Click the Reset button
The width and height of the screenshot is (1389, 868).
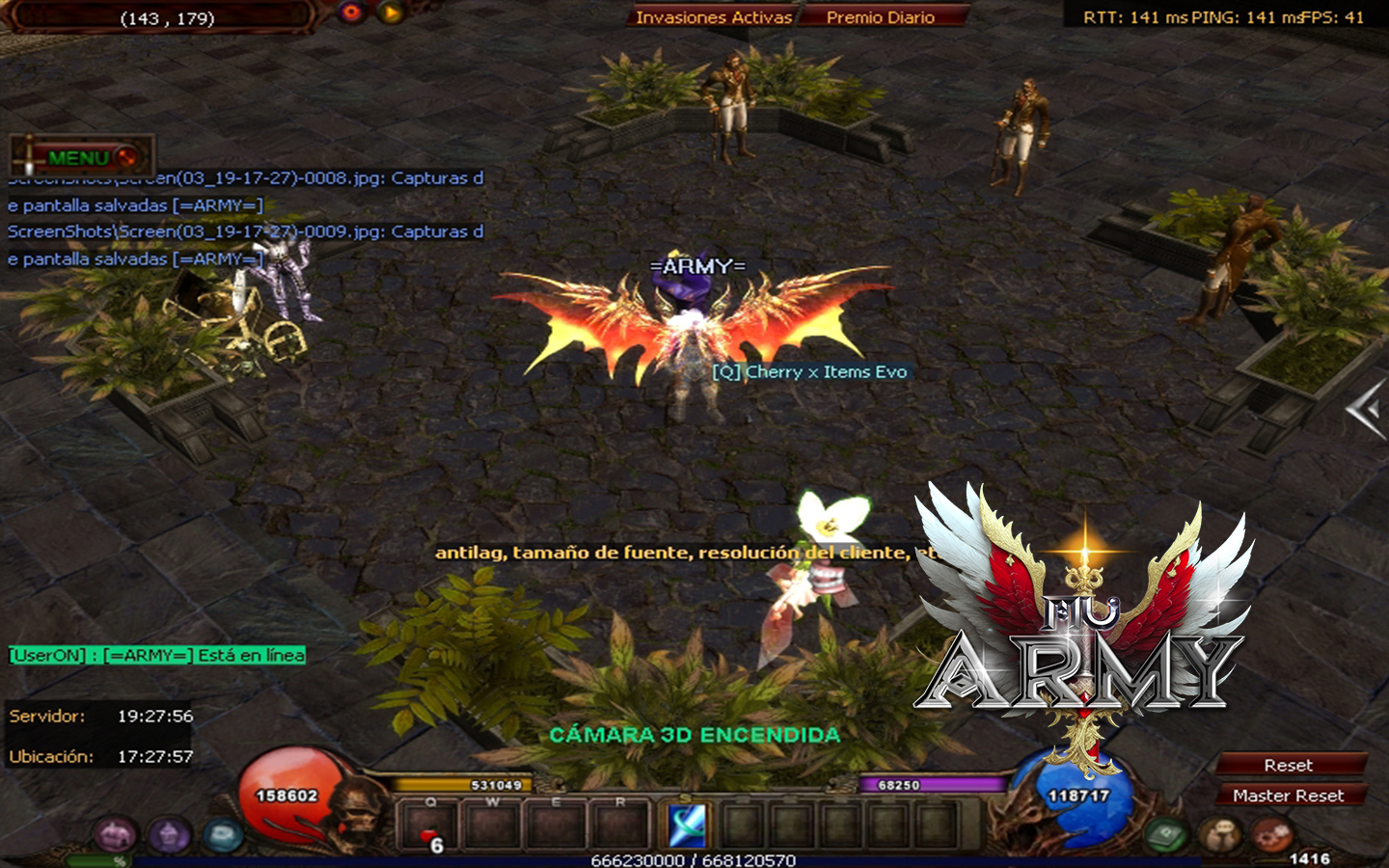[x=1289, y=765]
